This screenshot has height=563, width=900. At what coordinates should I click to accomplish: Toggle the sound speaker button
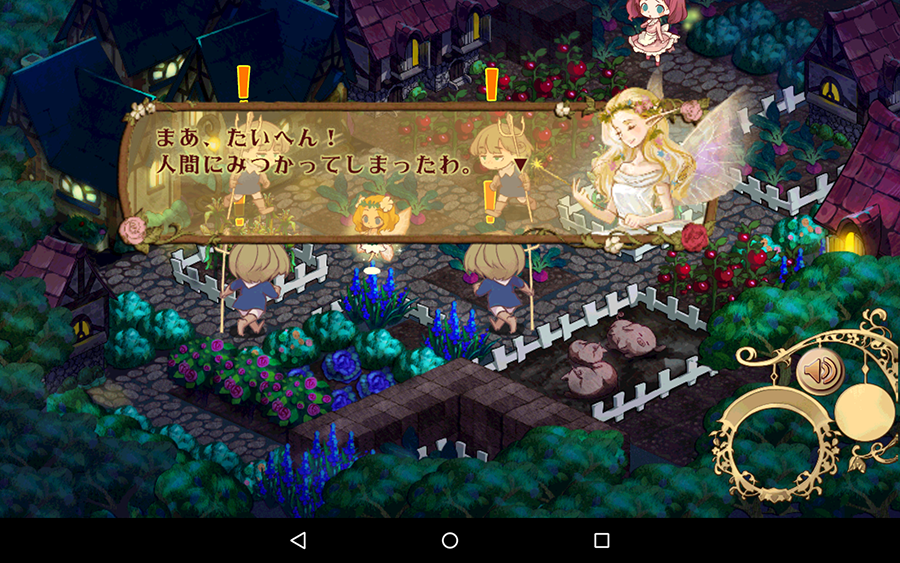820,372
